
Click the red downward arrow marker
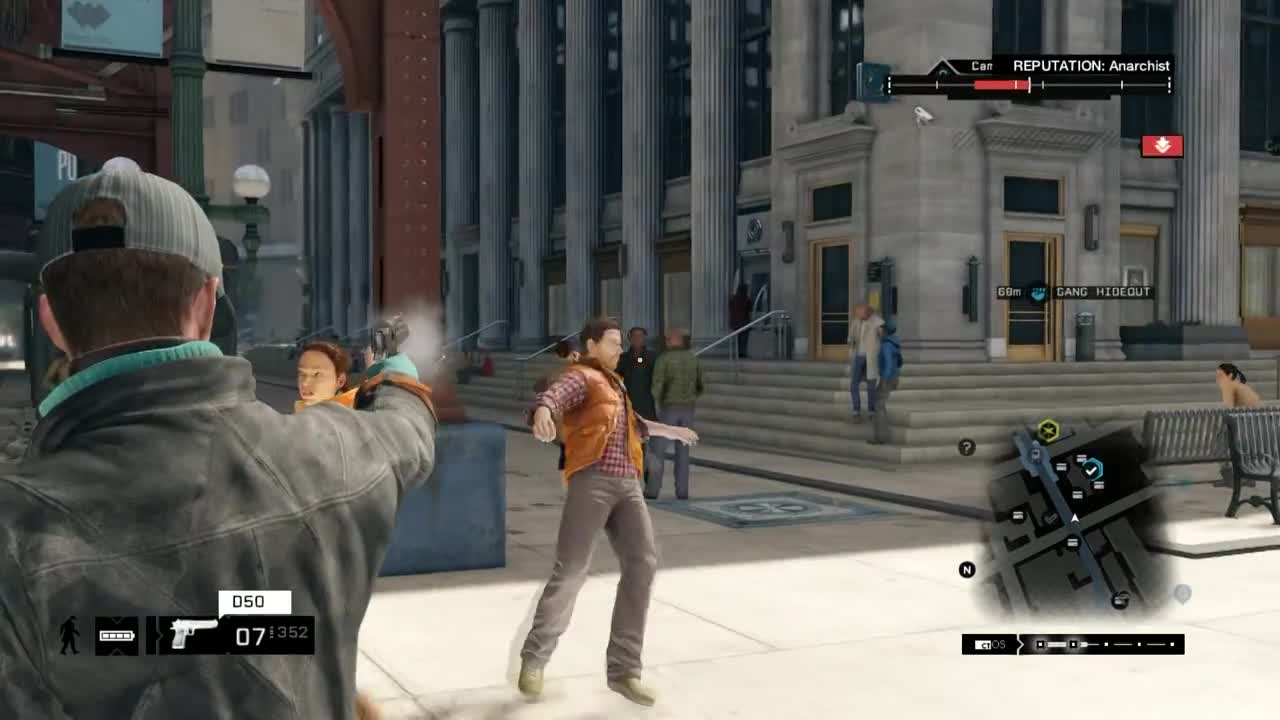(x=1162, y=146)
